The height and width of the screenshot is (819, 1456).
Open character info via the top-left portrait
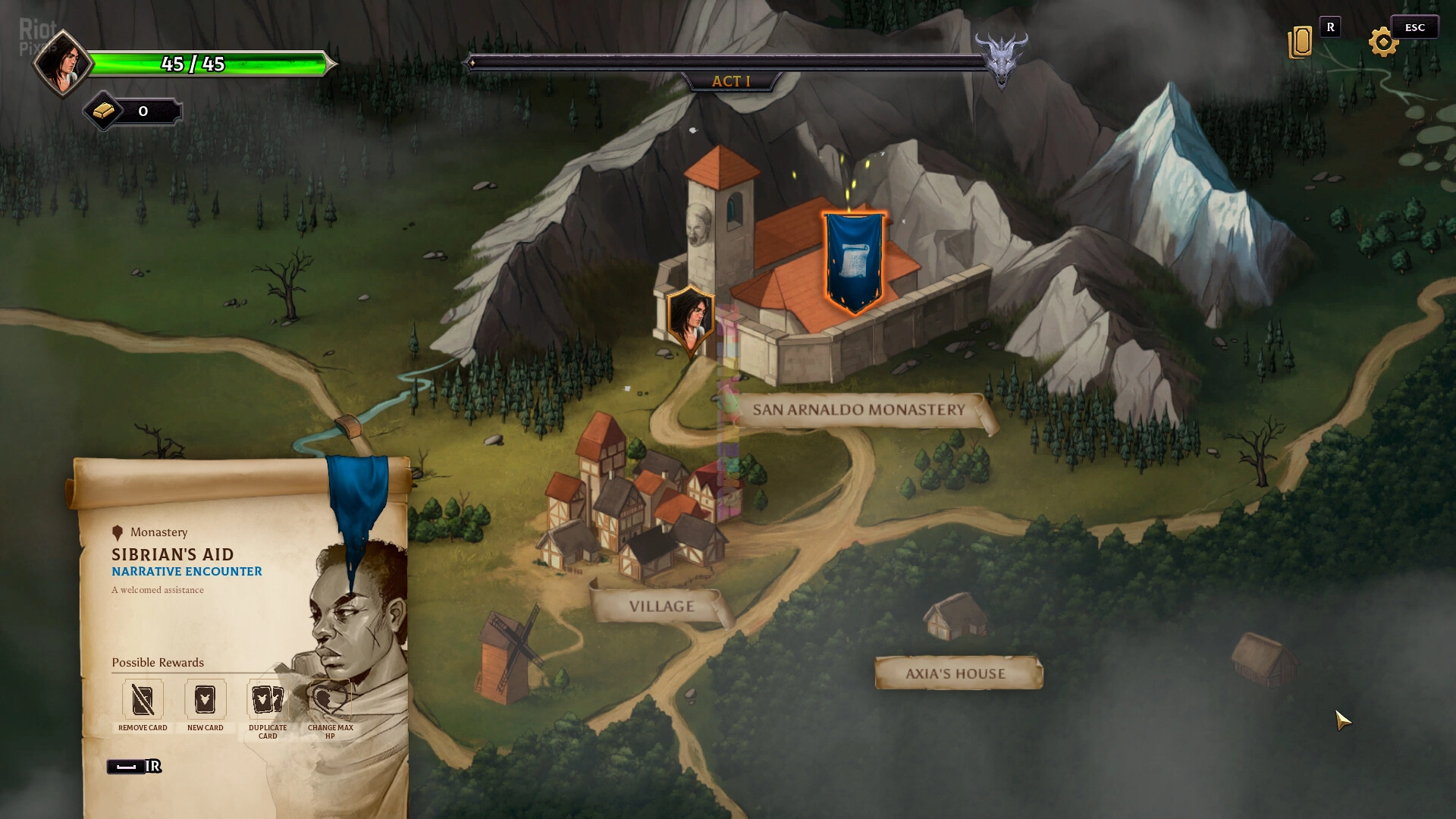(x=61, y=64)
